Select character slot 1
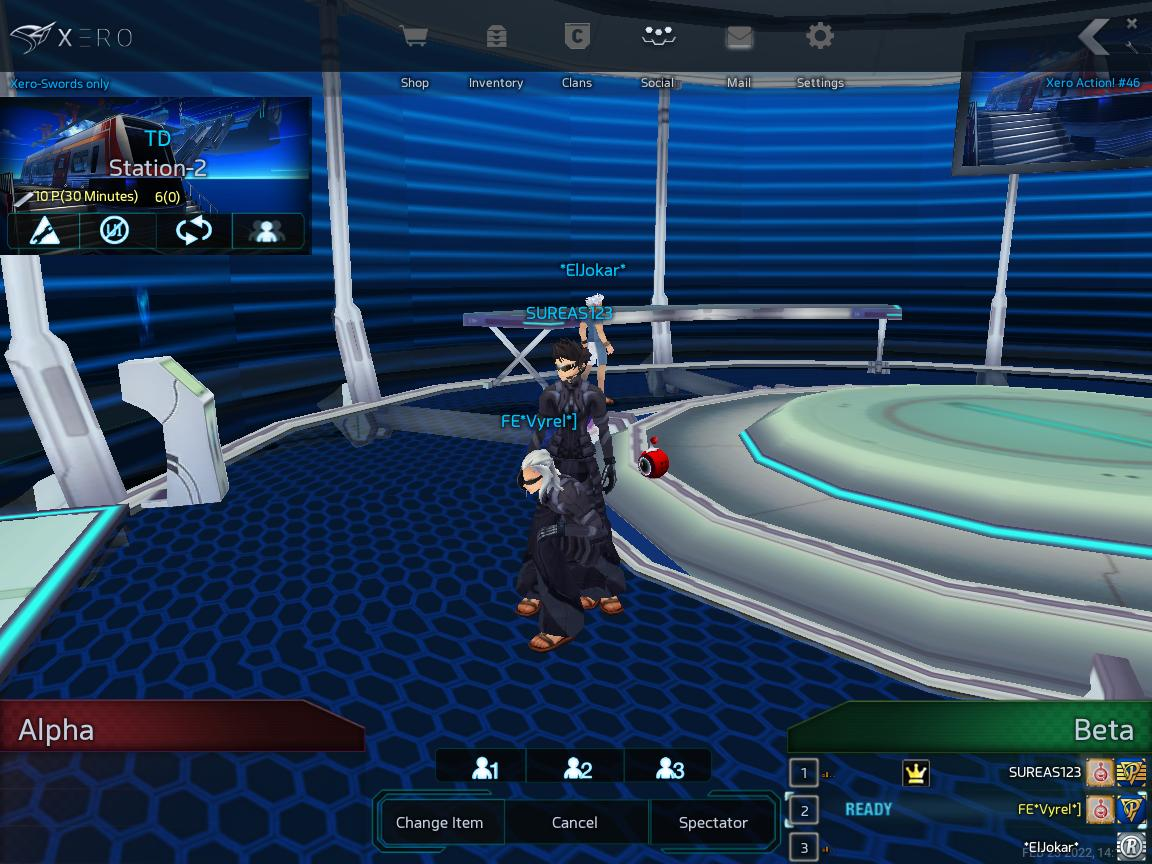The image size is (1152, 864). point(484,768)
